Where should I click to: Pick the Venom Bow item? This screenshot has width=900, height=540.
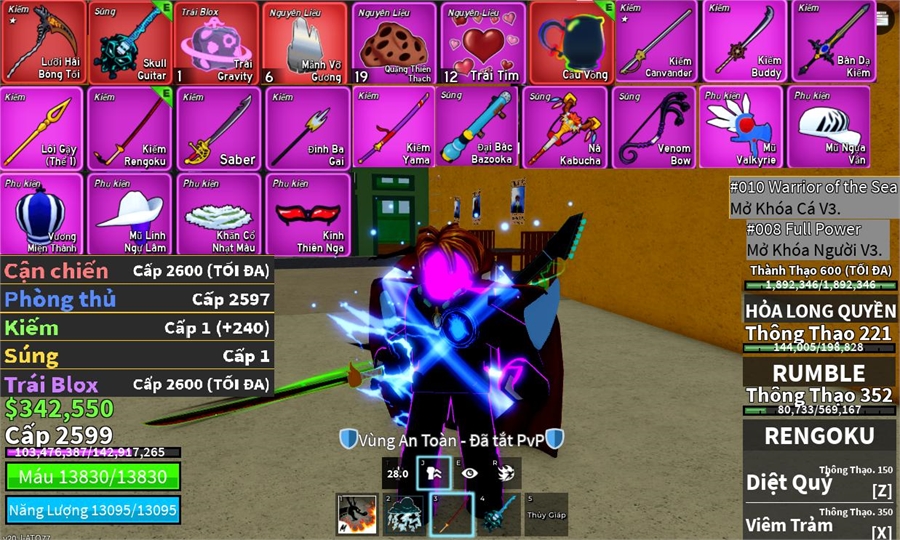[655, 128]
